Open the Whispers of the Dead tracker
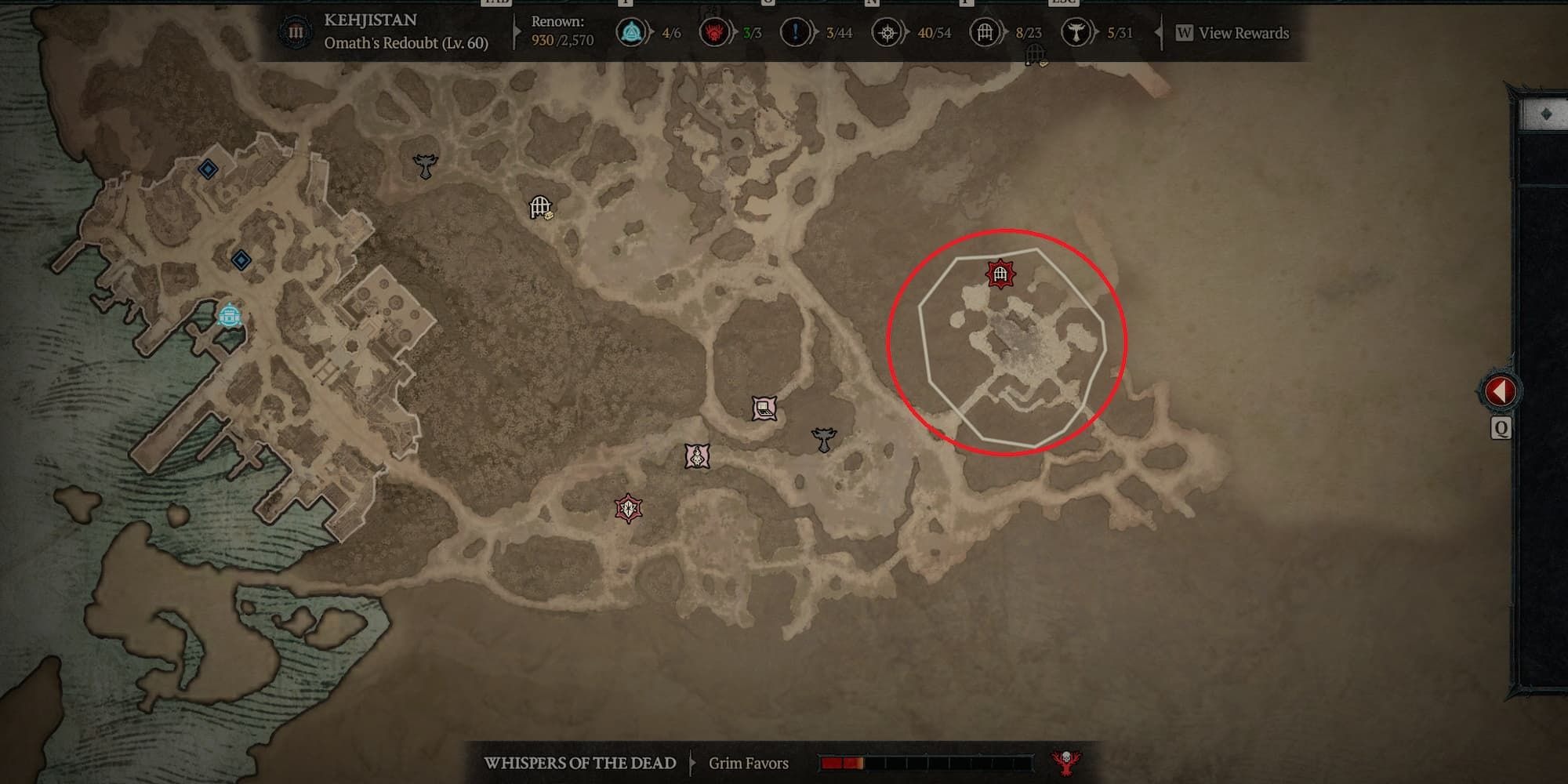Screen dimensions: 1568x784 (x=580, y=763)
